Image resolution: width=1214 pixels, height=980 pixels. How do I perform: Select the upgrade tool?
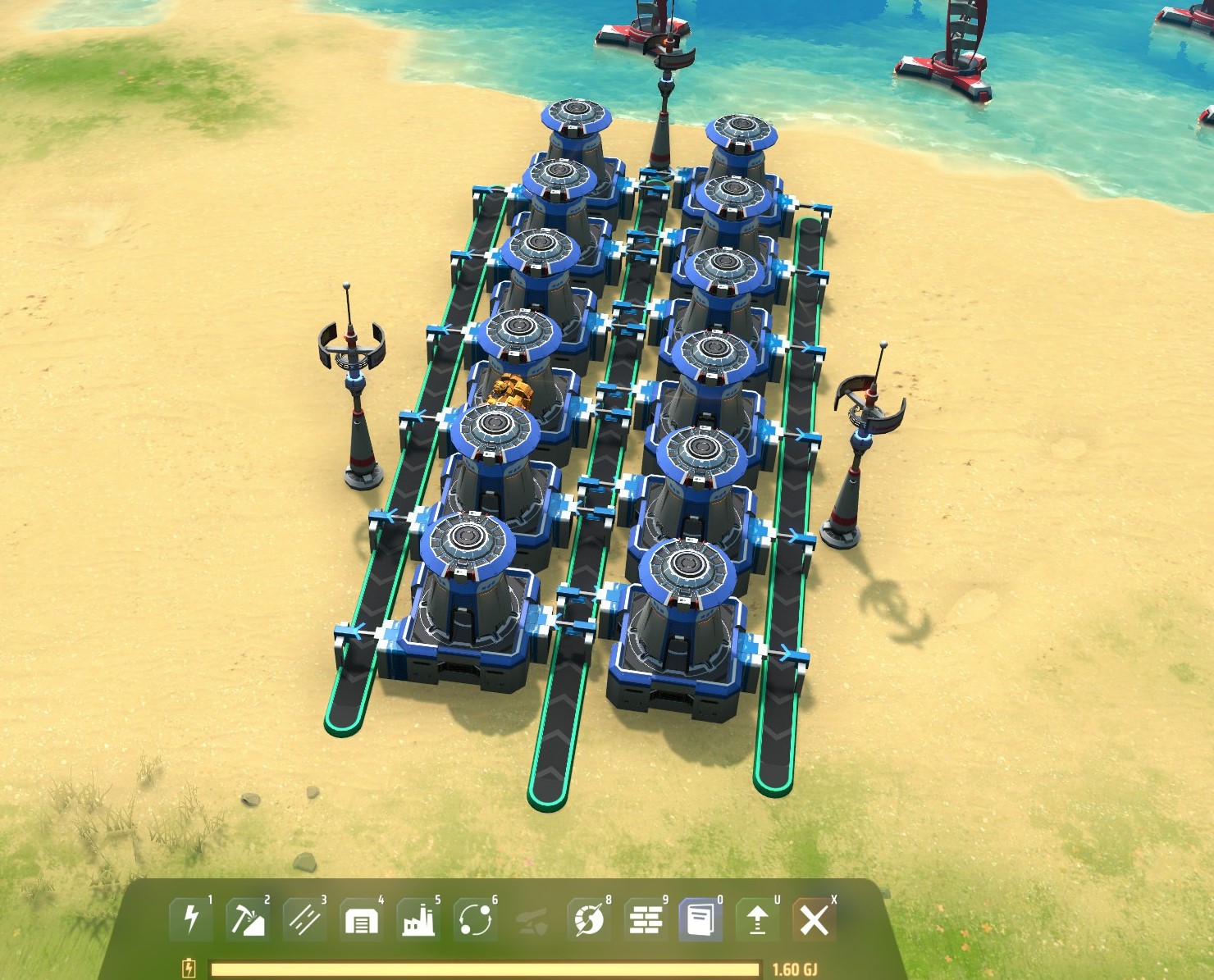pyautogui.click(x=755, y=922)
